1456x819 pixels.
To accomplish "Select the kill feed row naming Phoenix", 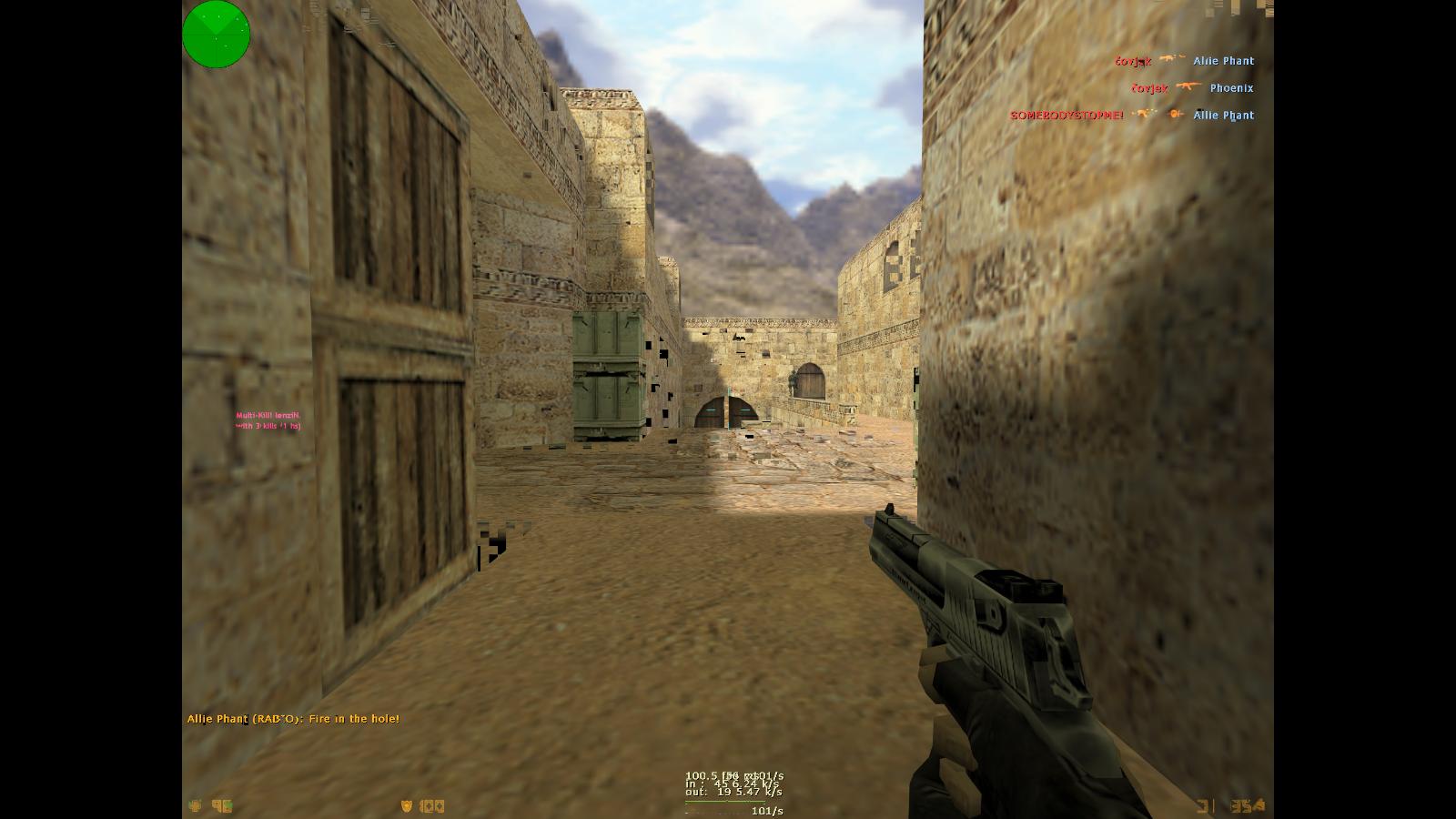I will [x=1192, y=88].
